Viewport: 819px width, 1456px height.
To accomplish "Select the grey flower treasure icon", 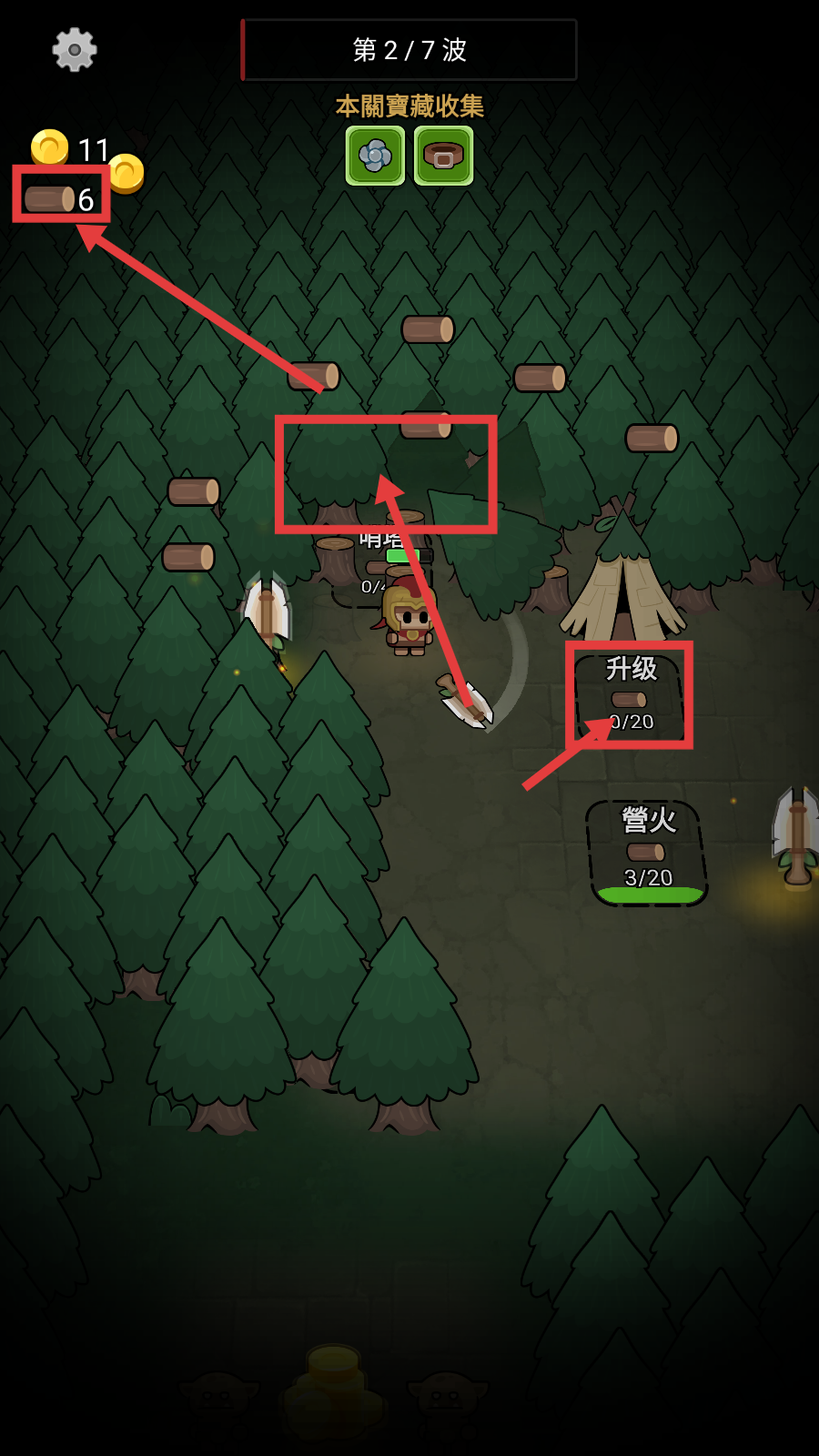I will click(375, 156).
